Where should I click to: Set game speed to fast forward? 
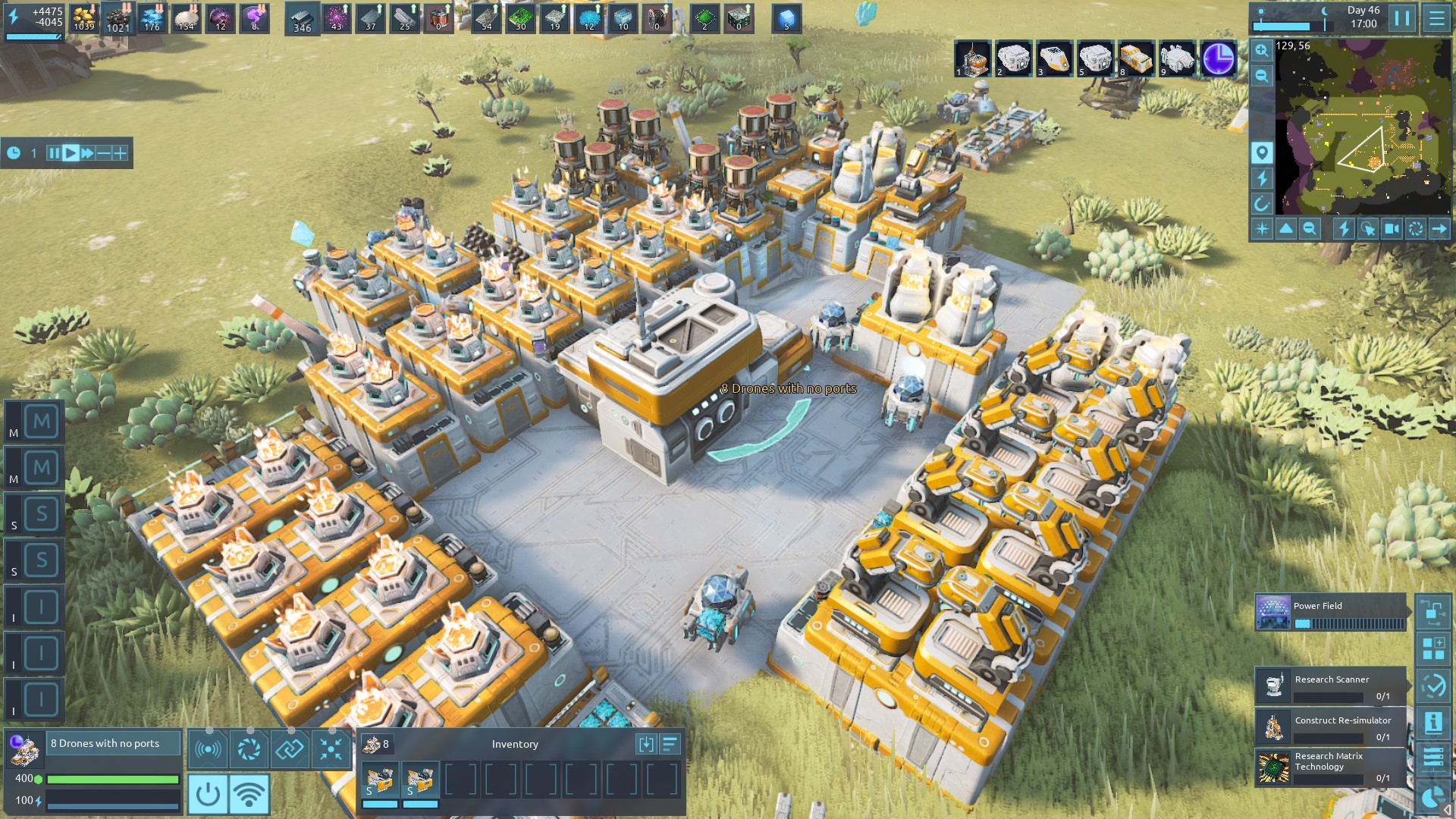pyautogui.click(x=87, y=153)
